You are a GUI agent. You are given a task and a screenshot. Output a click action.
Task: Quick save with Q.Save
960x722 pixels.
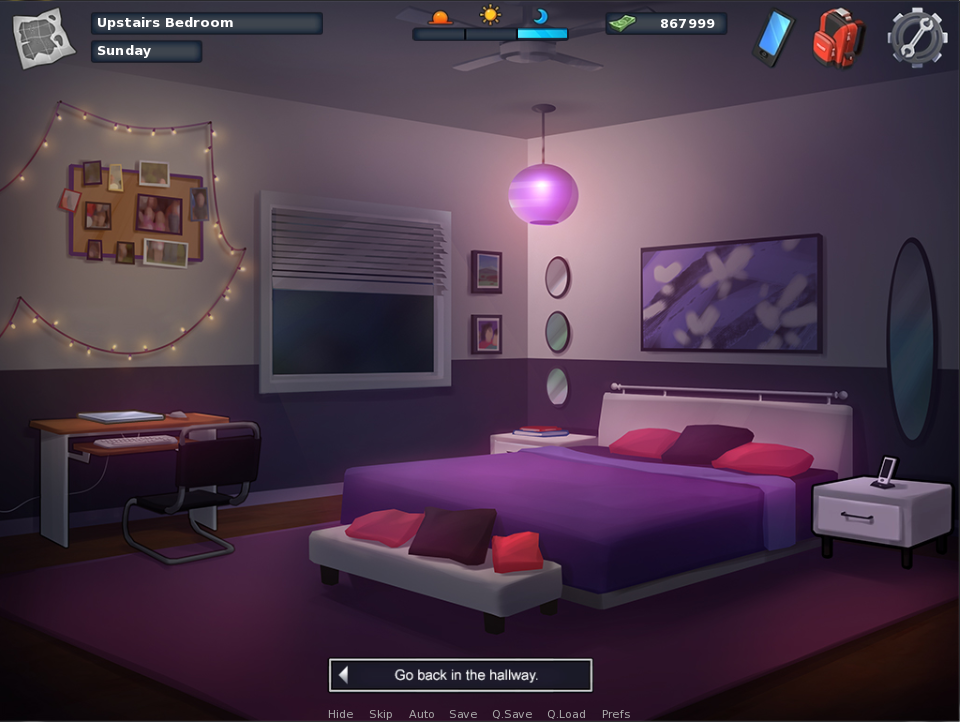(x=512, y=714)
